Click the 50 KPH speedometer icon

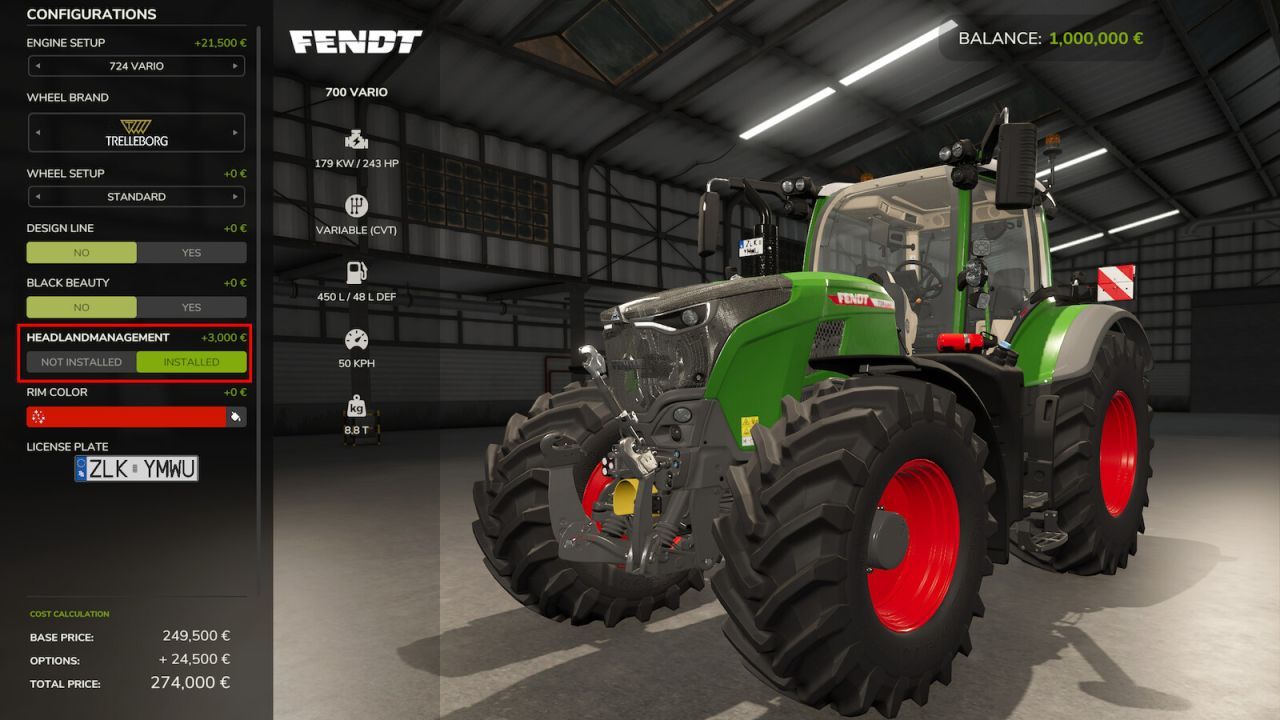[357, 340]
